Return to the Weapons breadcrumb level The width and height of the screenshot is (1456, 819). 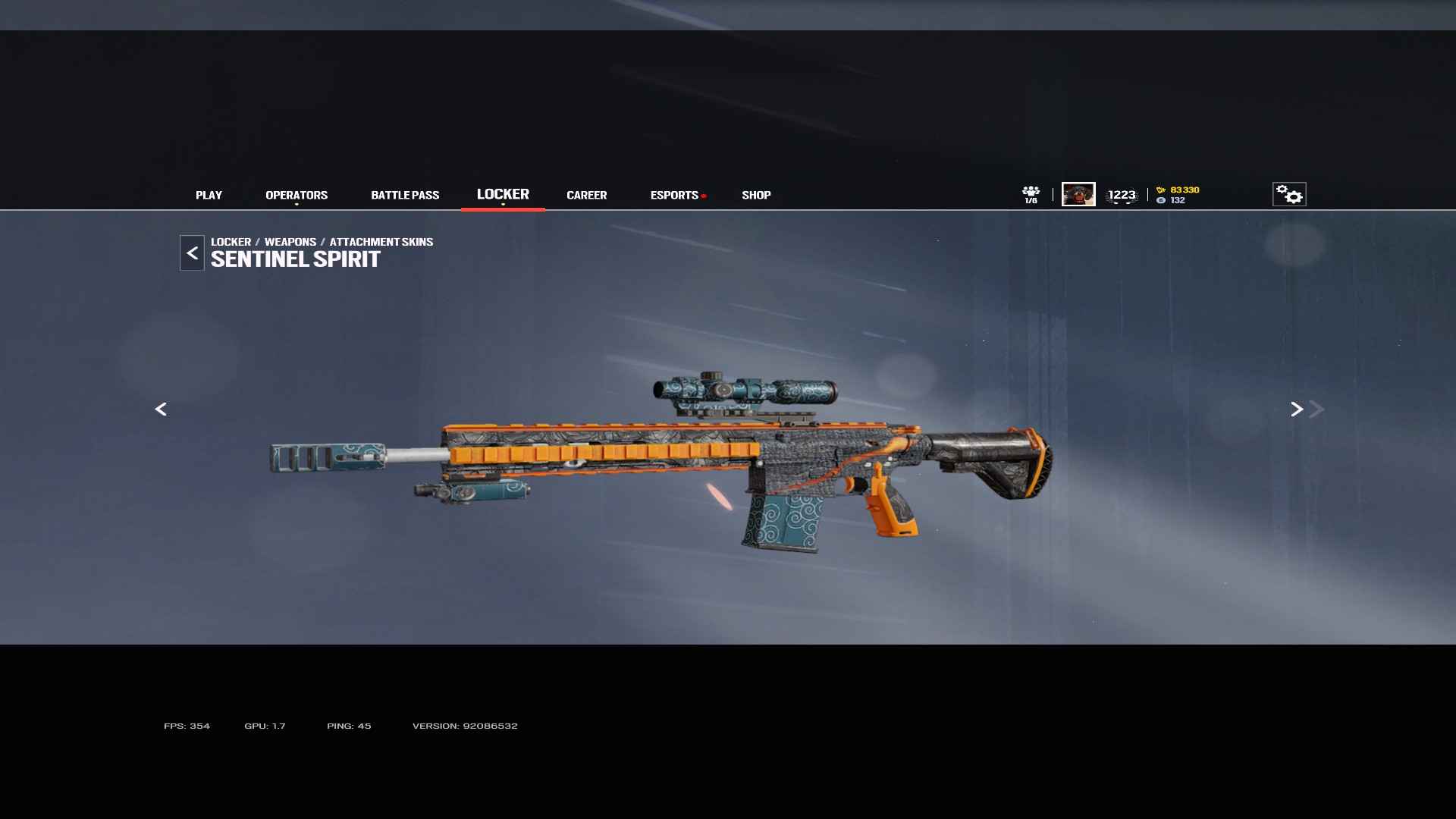click(290, 242)
